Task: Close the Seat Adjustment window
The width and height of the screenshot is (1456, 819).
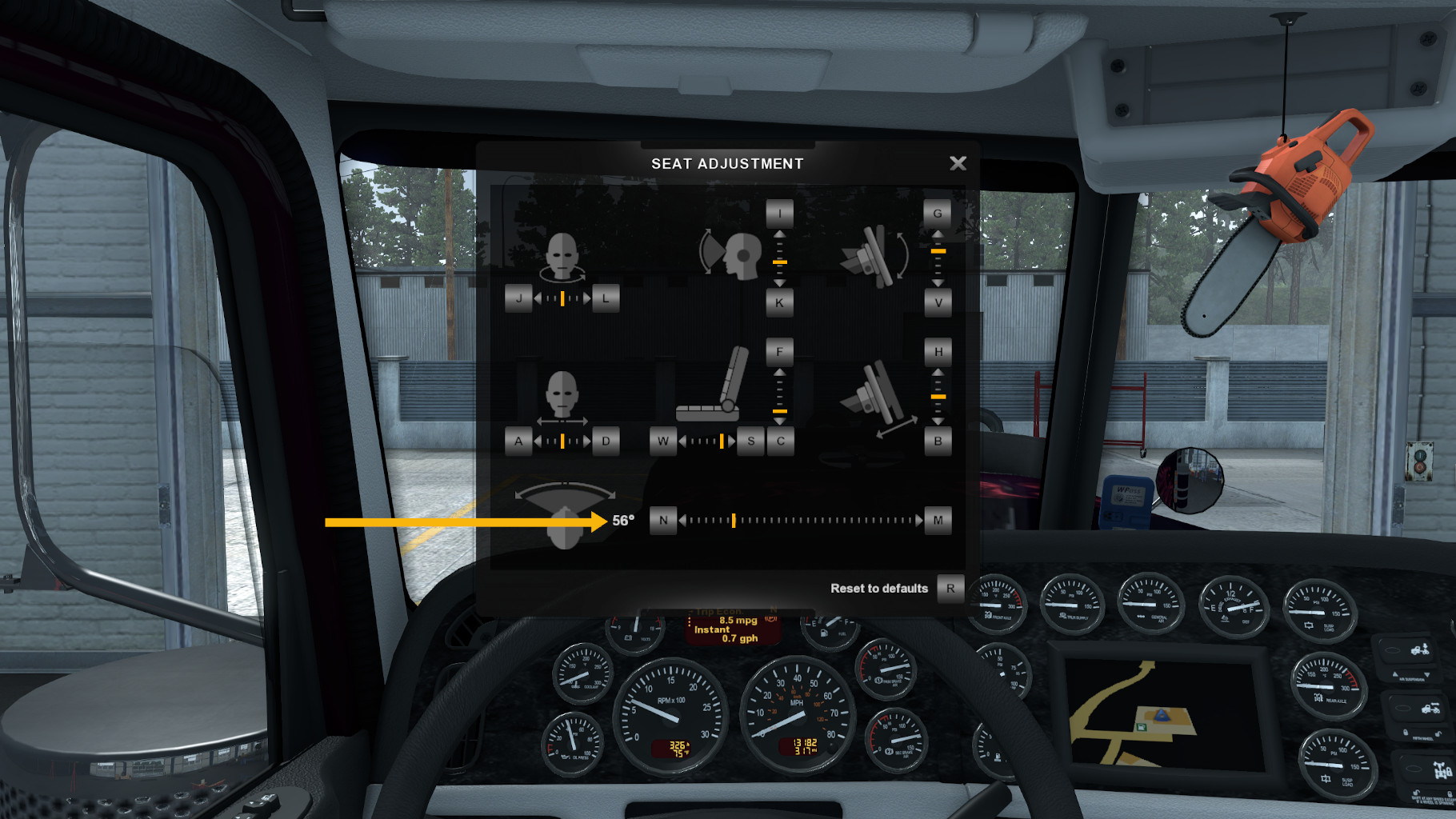Action: [x=958, y=163]
